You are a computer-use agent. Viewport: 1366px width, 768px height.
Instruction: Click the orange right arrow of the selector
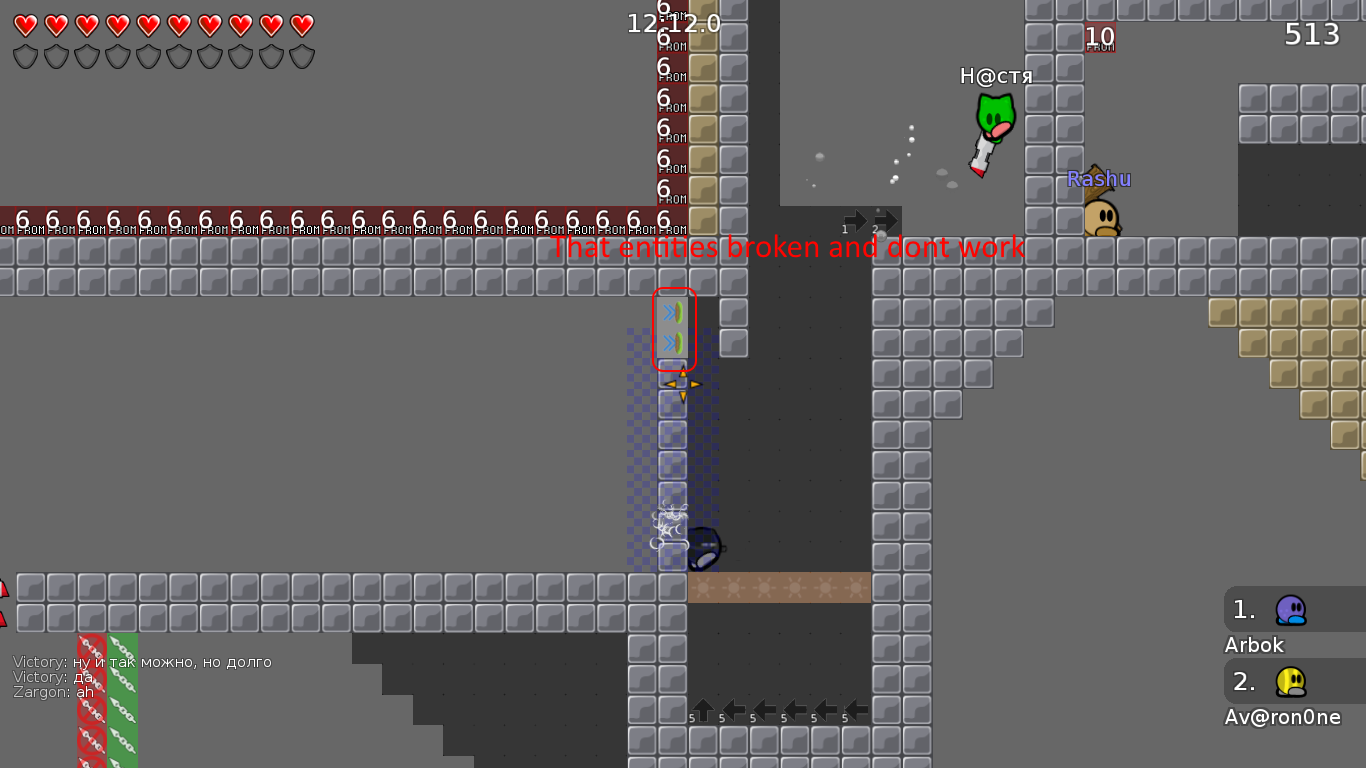(694, 382)
